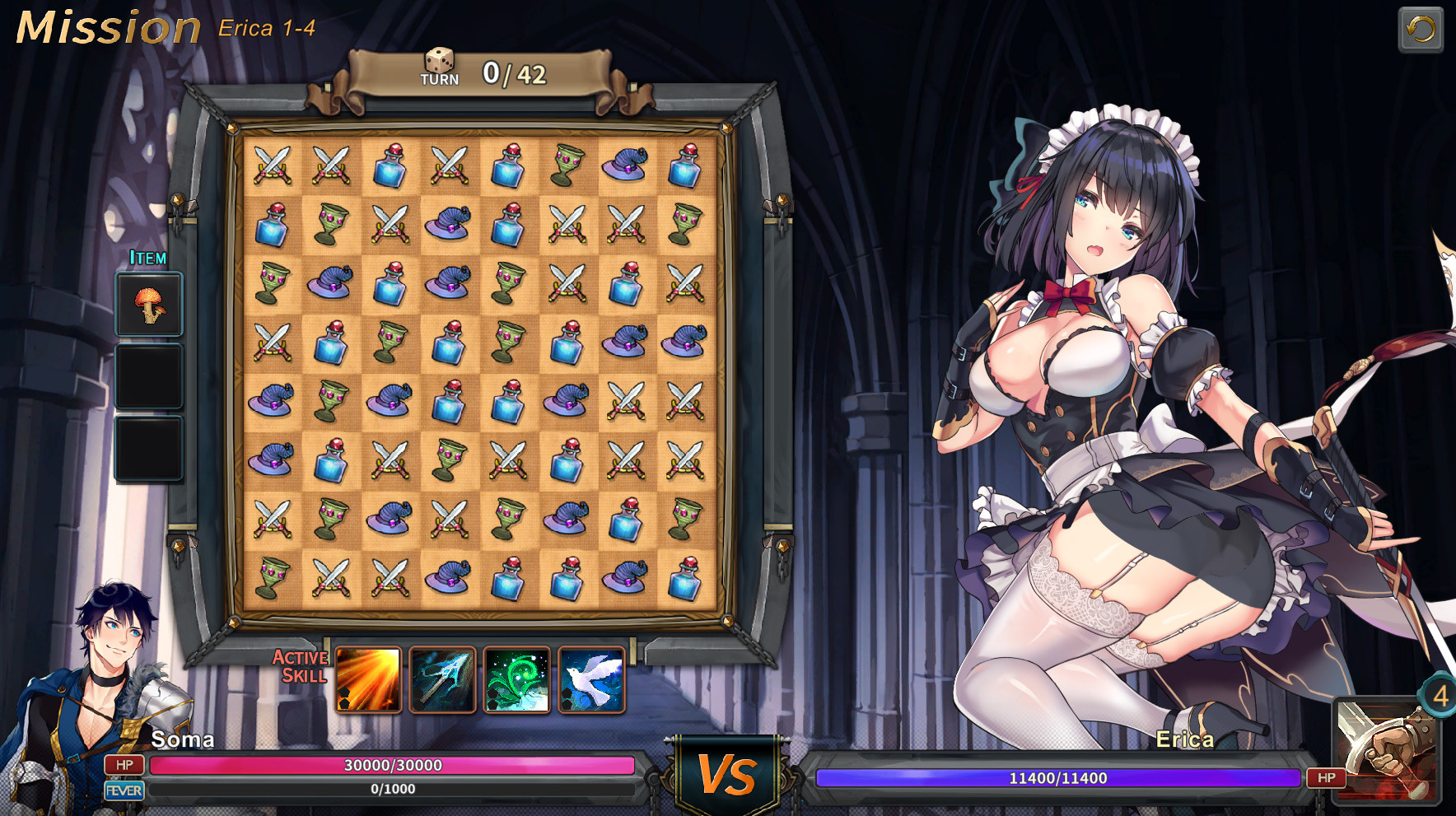Image resolution: width=1456 pixels, height=816 pixels.
Task: Click the empty item slot below the mushroom
Action: click(149, 376)
